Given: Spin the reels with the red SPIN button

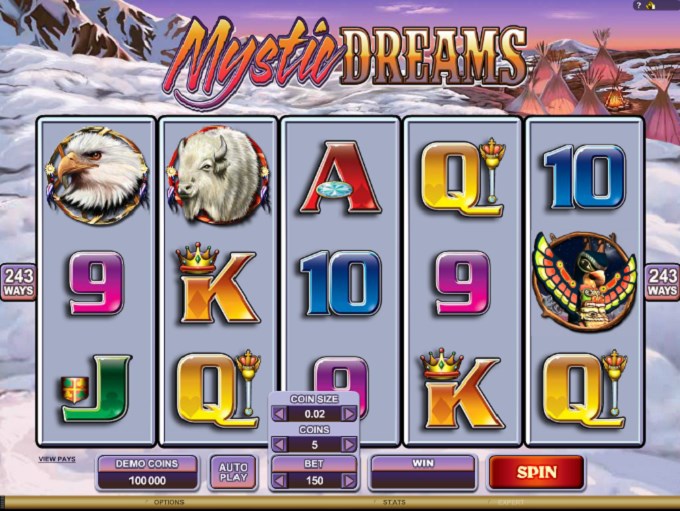Looking at the screenshot, I should (x=536, y=471).
